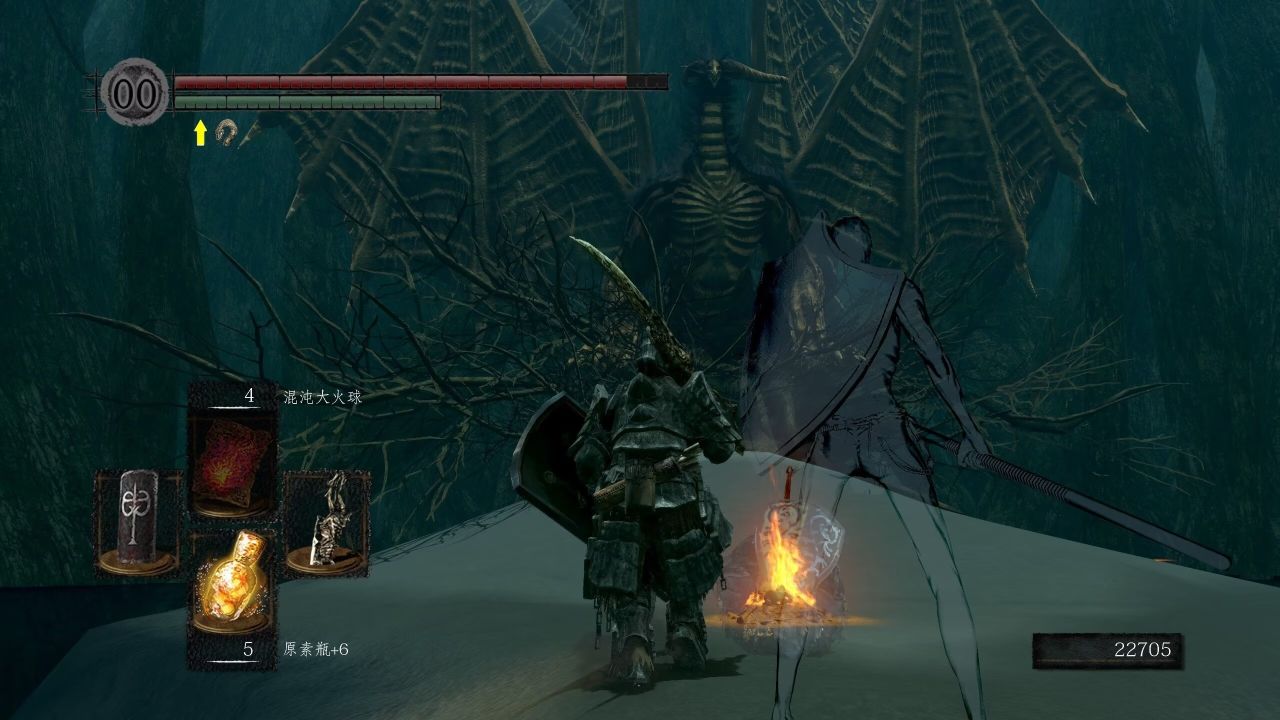Select the right-hand weapon equipment slot
Viewport: 1280px width, 720px height.
(x=327, y=523)
